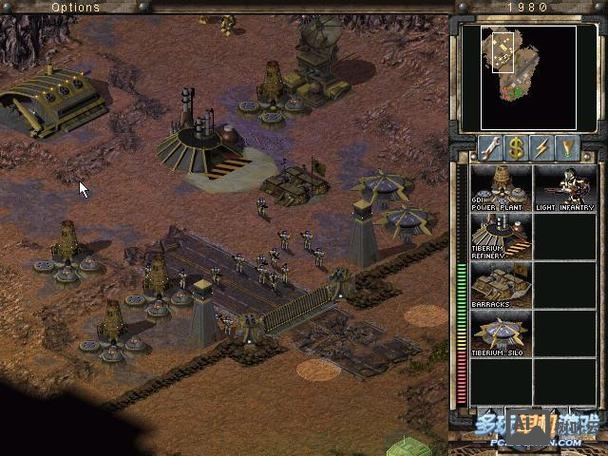This screenshot has width=608, height=456.
Task: Select the waypoint mode button
Action: [568, 148]
